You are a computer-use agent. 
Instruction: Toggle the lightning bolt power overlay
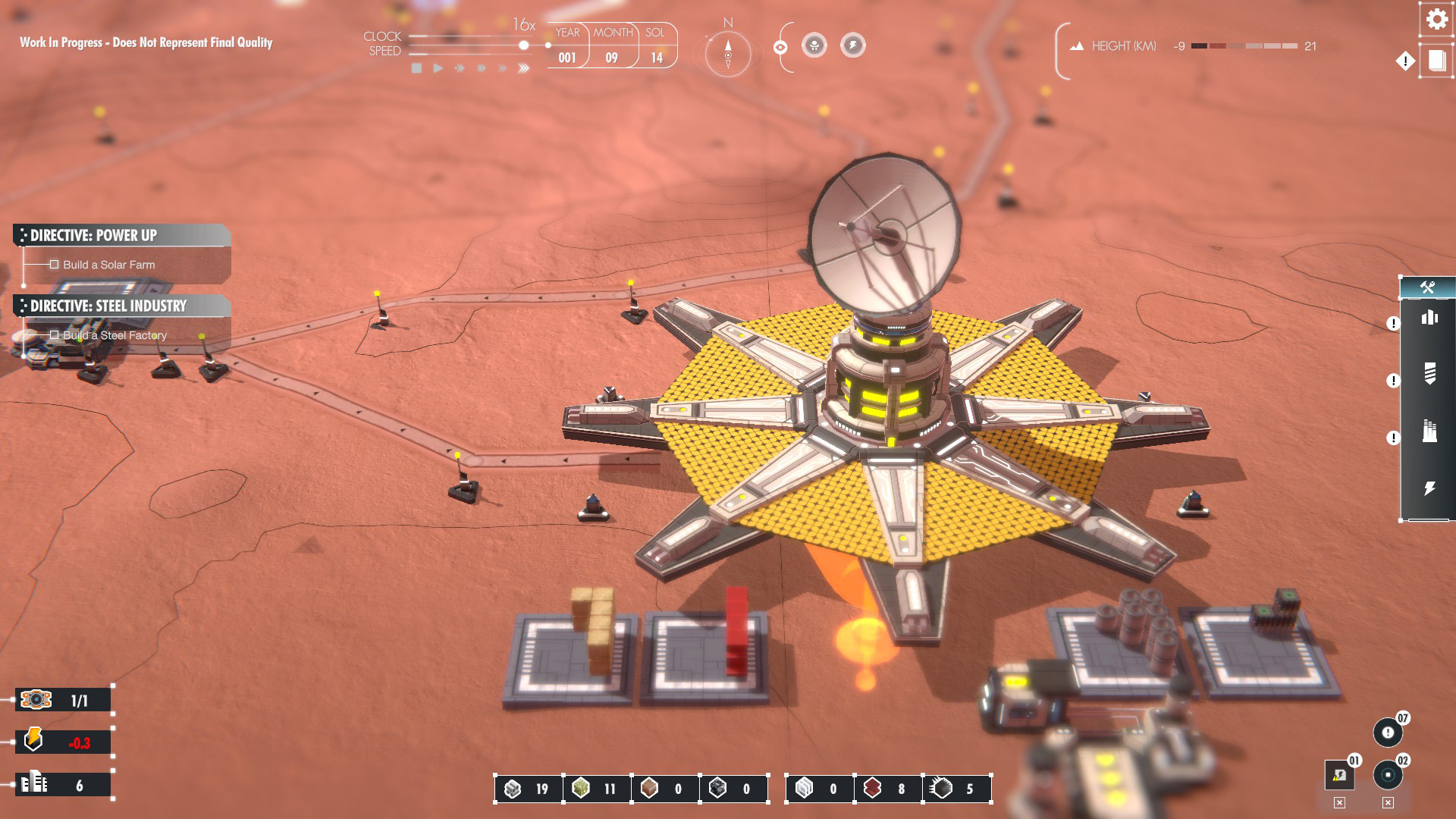852,45
